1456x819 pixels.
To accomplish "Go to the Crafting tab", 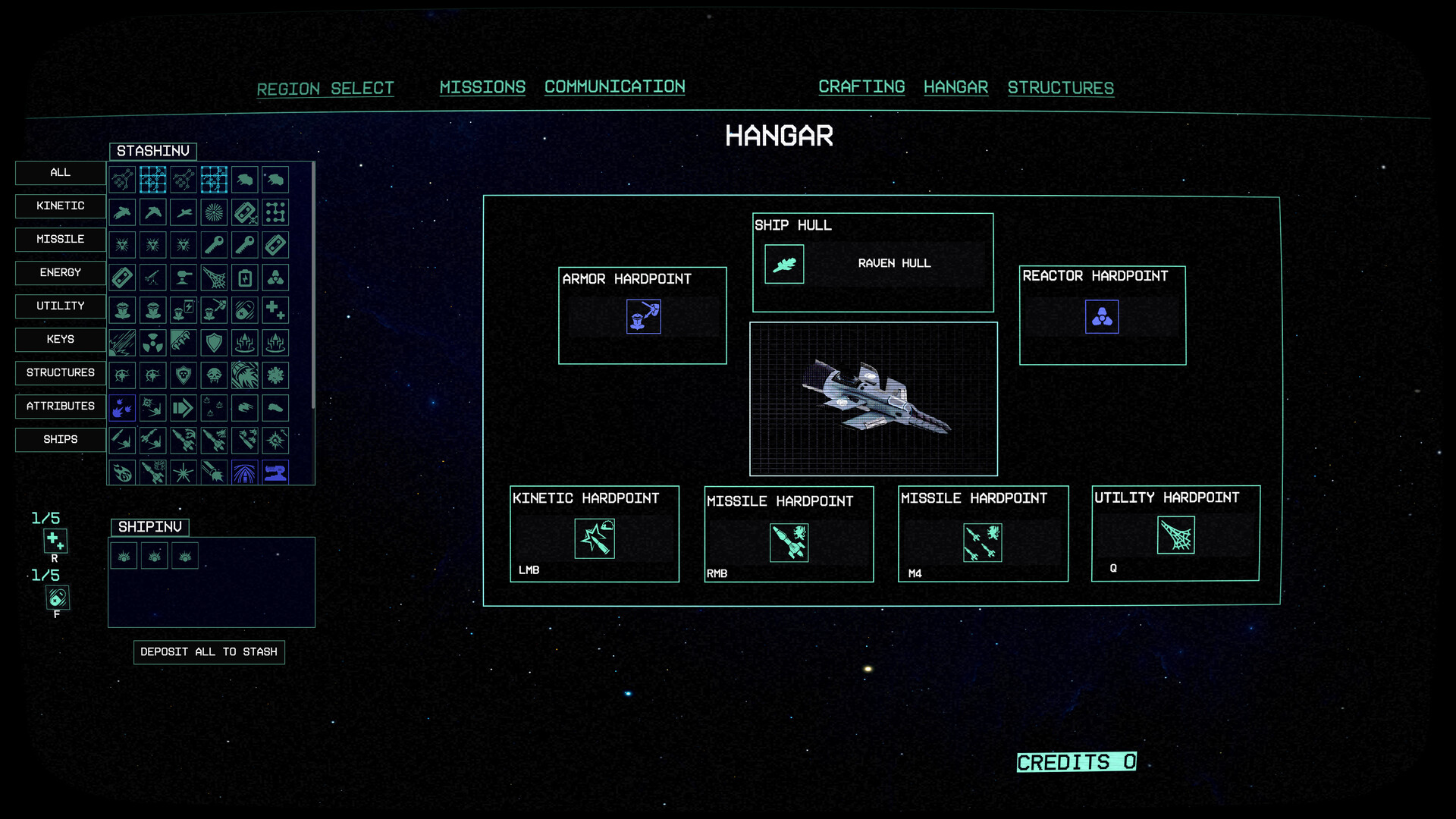I will click(861, 87).
